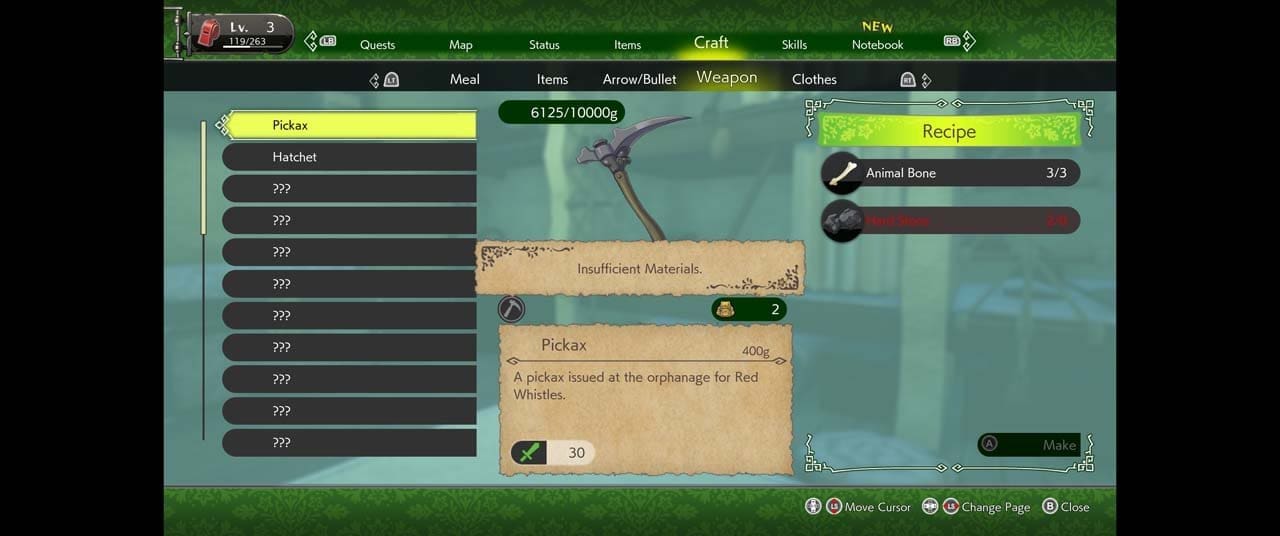Screen dimensions: 1280x536
Task: Switch to Meal crafting category
Action: [464, 79]
